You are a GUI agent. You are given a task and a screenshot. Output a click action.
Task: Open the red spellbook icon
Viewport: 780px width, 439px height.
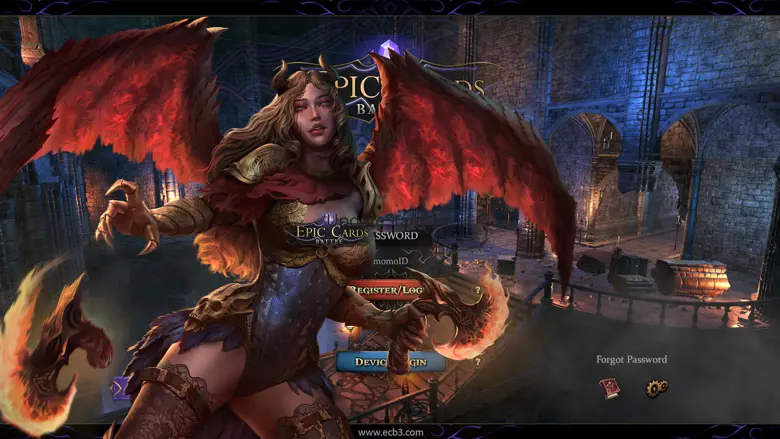click(609, 387)
